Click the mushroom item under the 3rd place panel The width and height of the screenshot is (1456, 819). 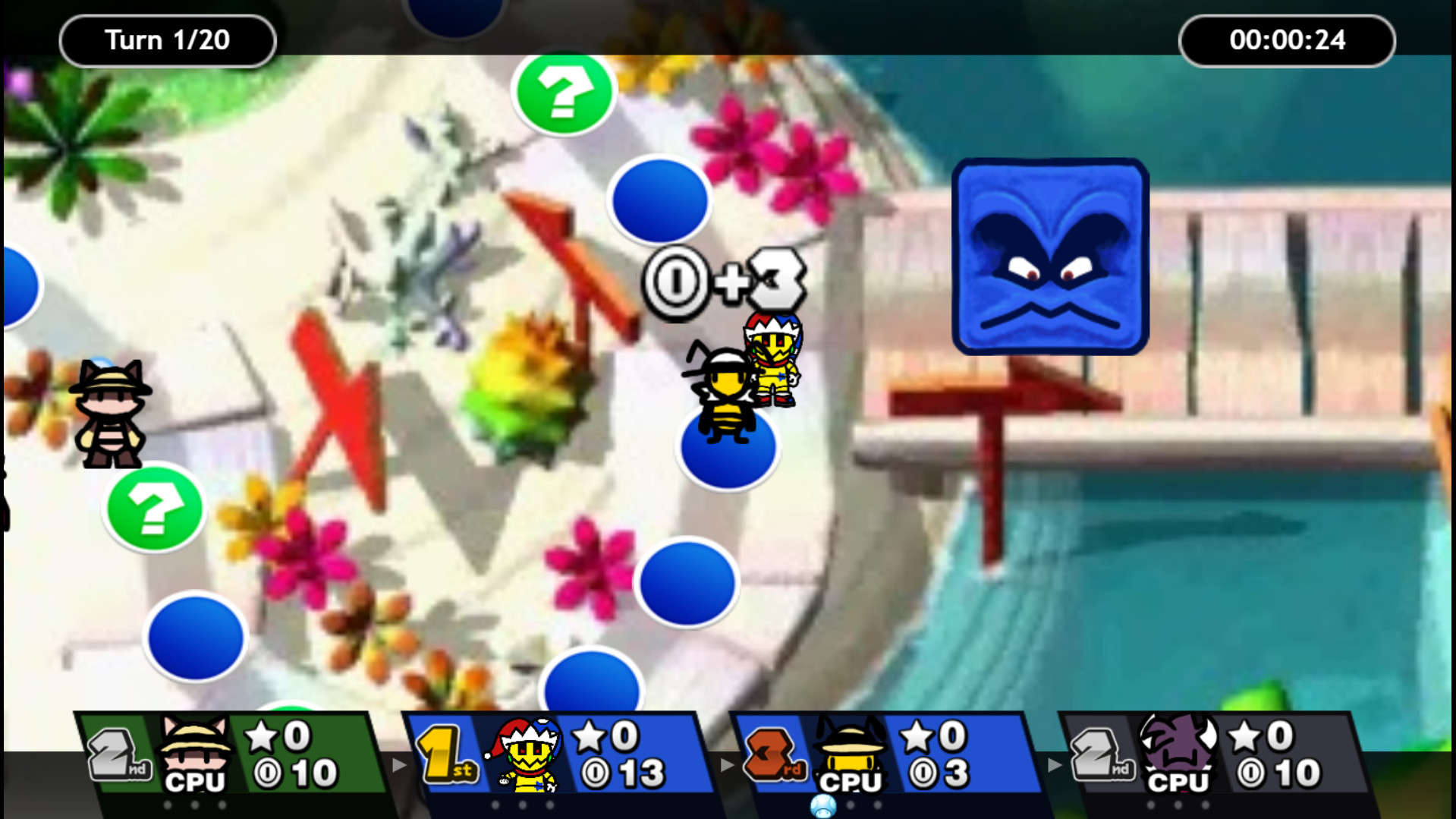[824, 808]
